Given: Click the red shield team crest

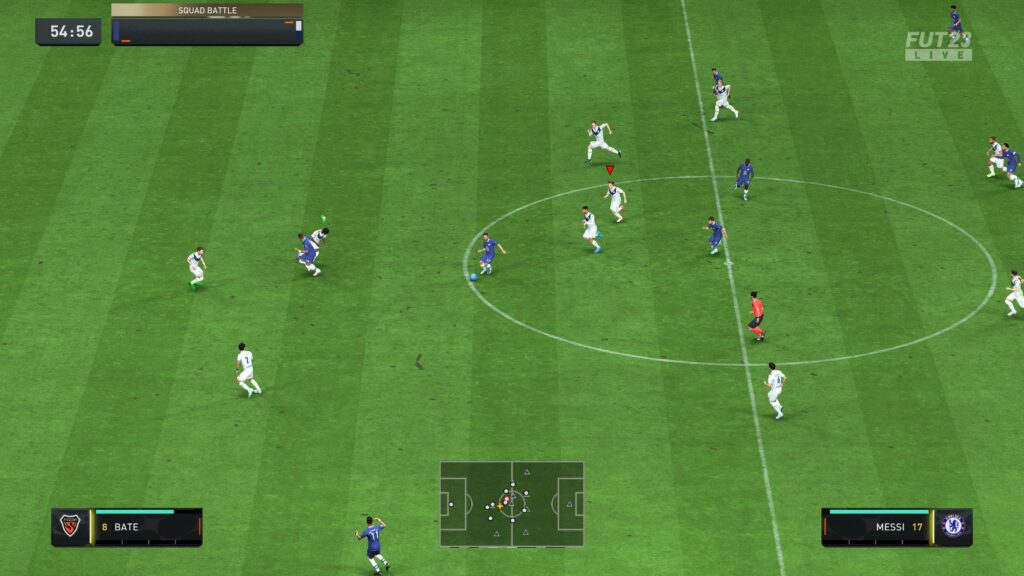Looking at the screenshot, I should tap(70, 527).
